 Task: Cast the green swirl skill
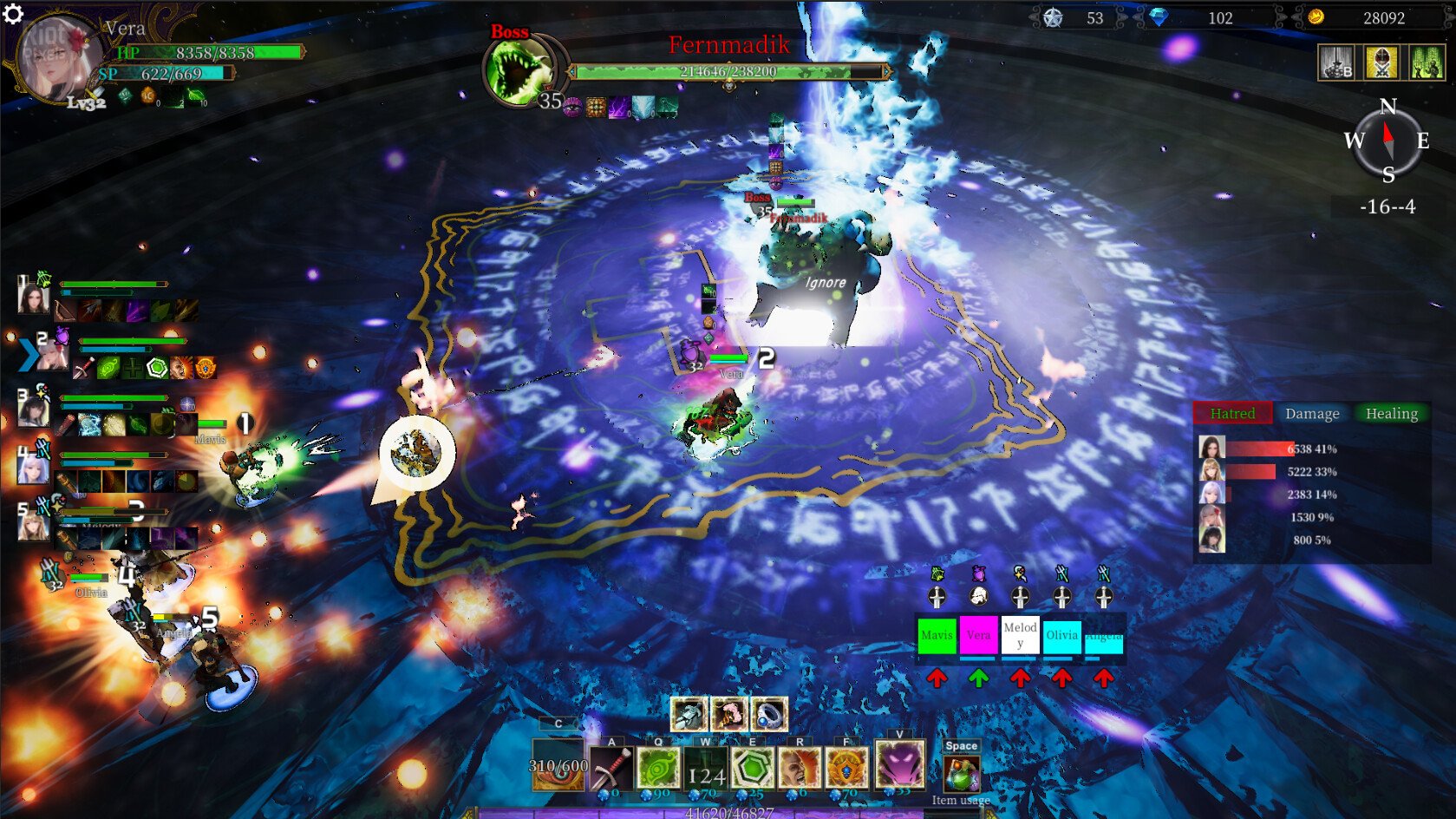coord(658,769)
